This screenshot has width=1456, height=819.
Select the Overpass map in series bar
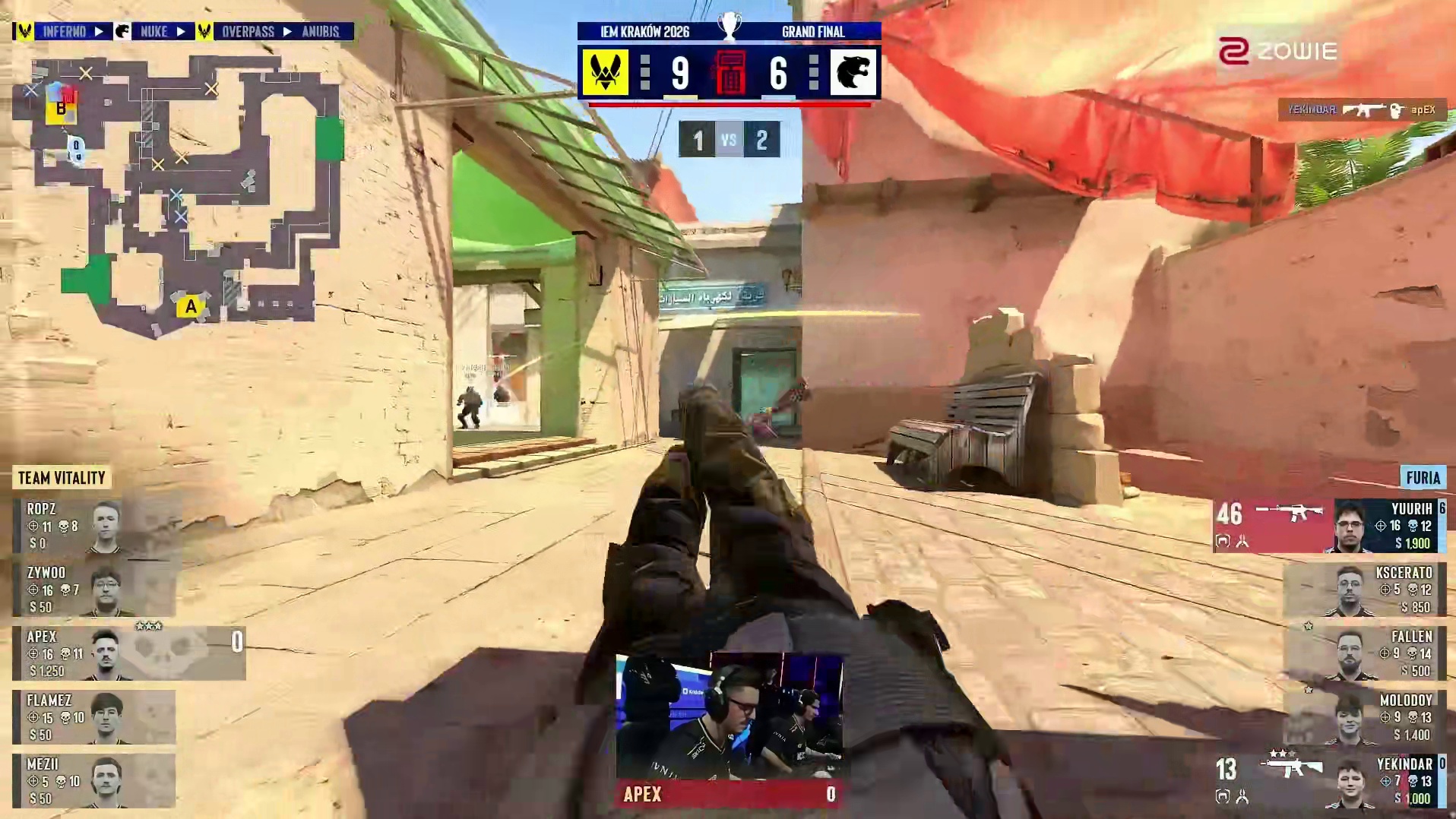click(x=248, y=32)
